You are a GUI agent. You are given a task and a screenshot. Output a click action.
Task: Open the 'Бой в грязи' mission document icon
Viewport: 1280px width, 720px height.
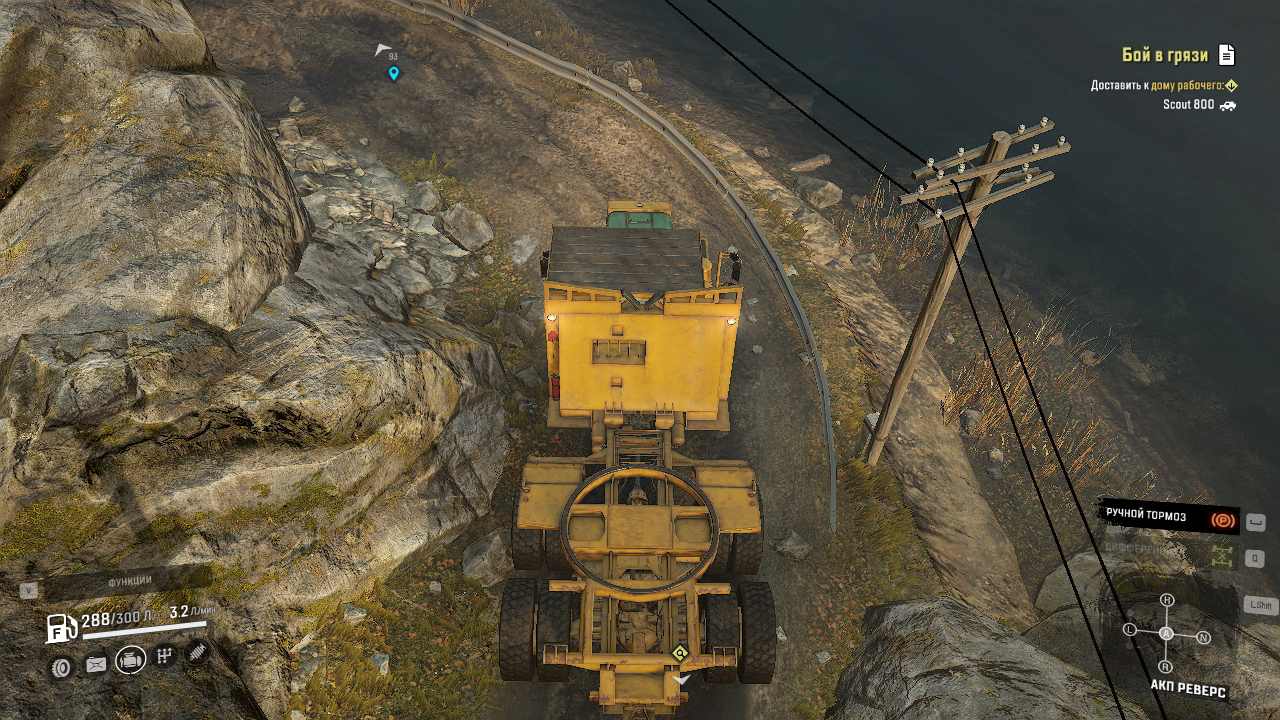click(1227, 55)
